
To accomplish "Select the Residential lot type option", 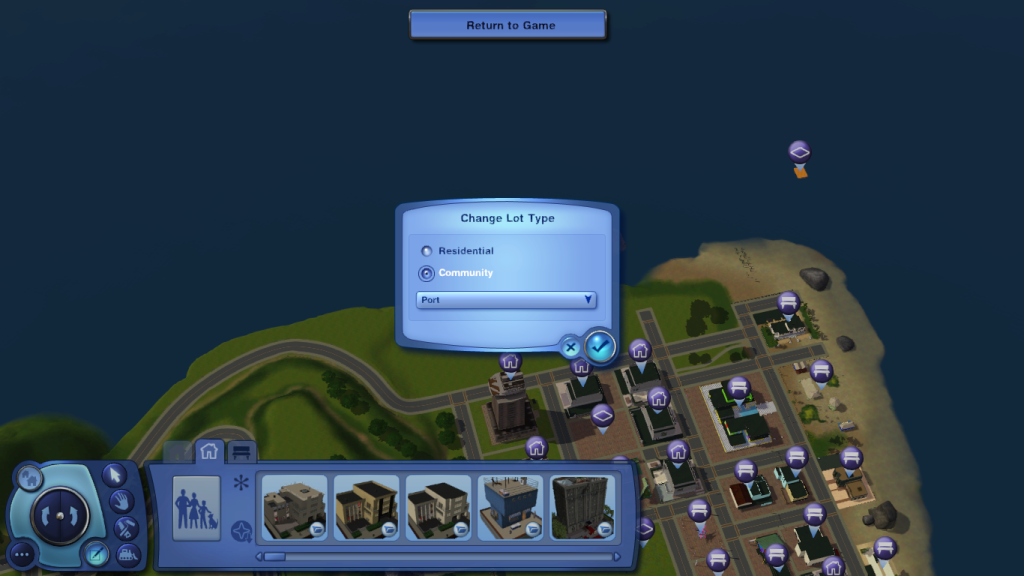I will [428, 251].
